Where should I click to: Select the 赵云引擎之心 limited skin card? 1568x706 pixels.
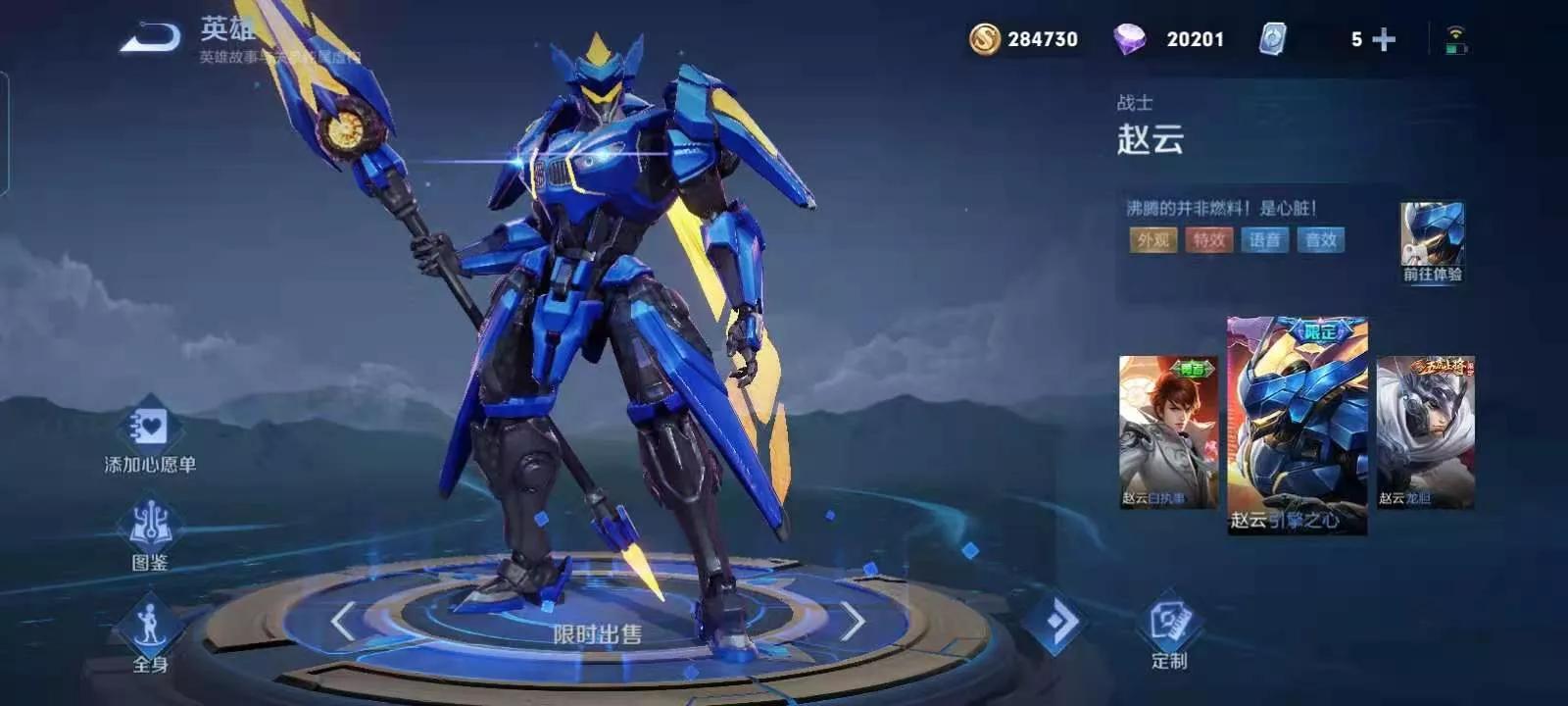tap(1297, 425)
